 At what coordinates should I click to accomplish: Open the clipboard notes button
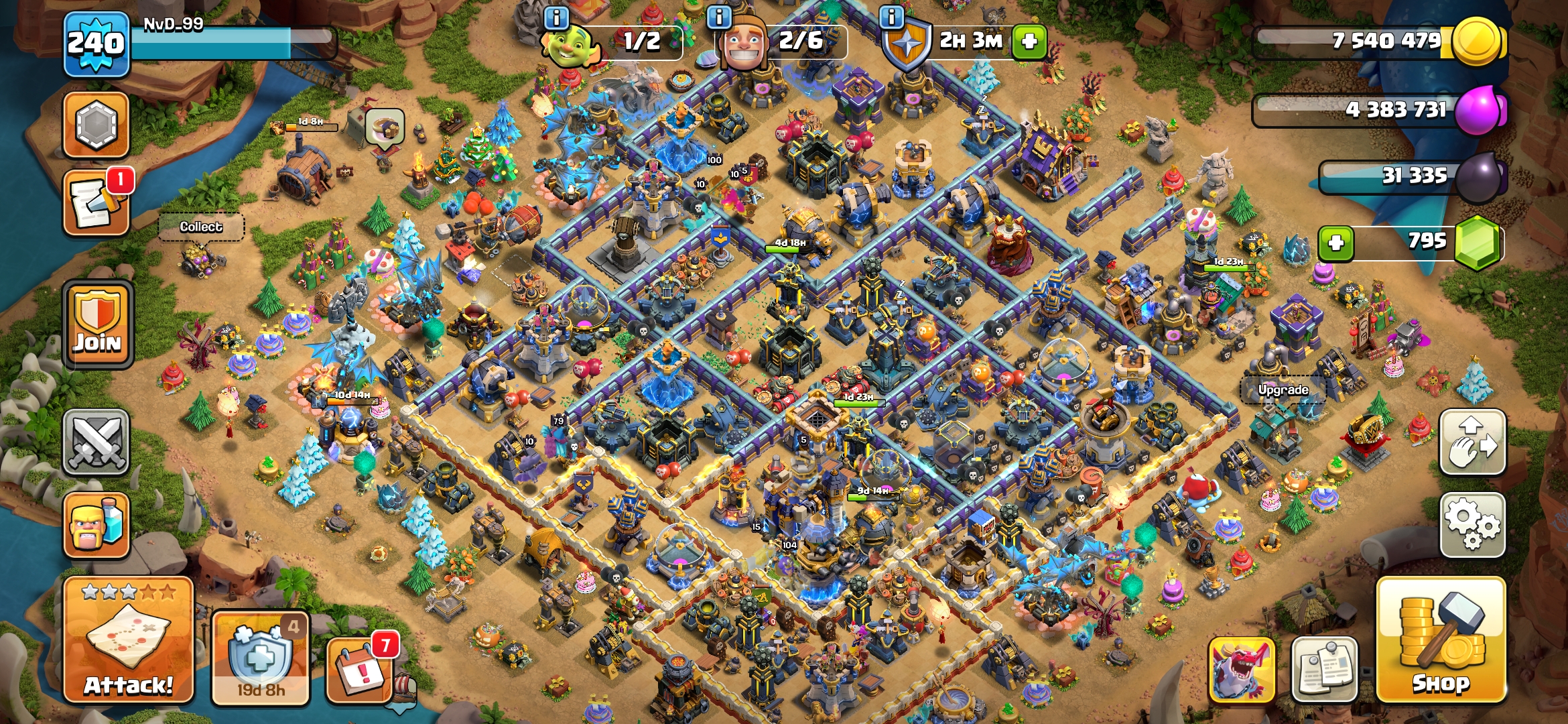coord(1324,670)
